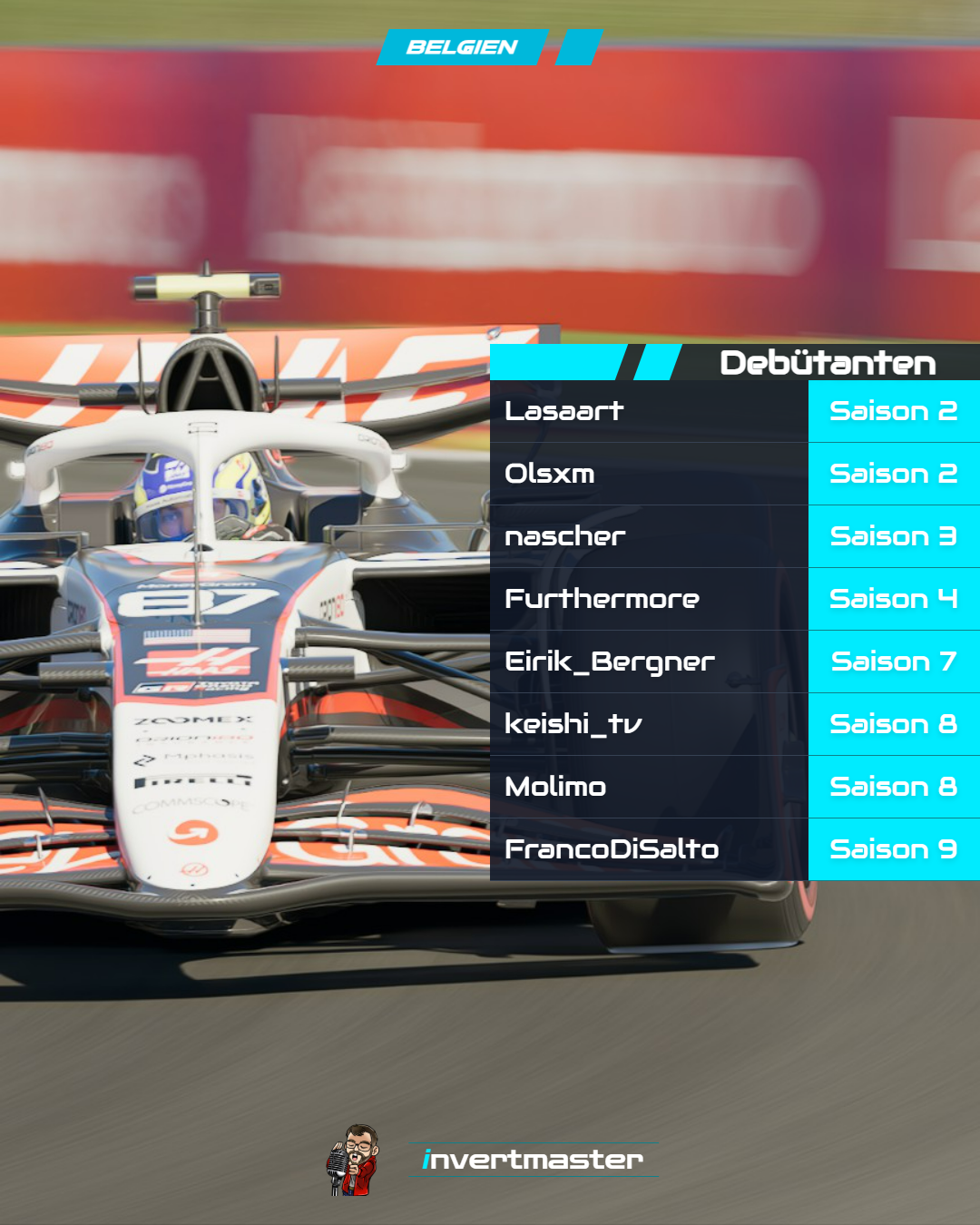Click the Saison 9 season cell
The width and height of the screenshot is (980, 1225).
pos(894,849)
